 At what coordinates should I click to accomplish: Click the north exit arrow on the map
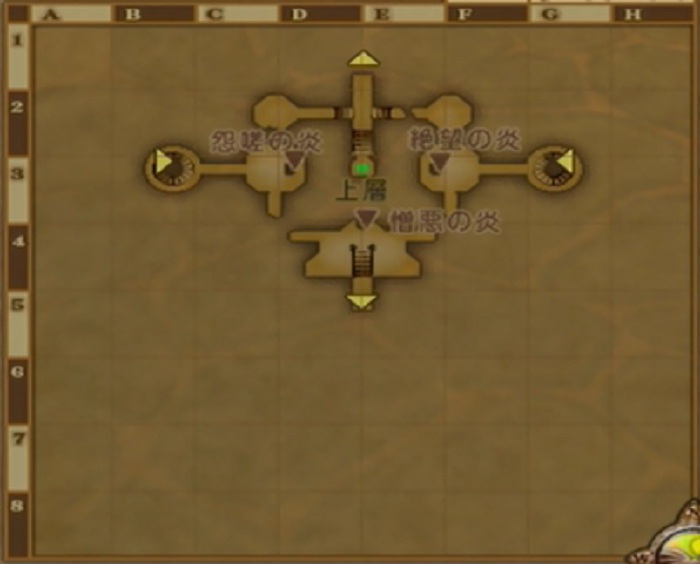(363, 59)
